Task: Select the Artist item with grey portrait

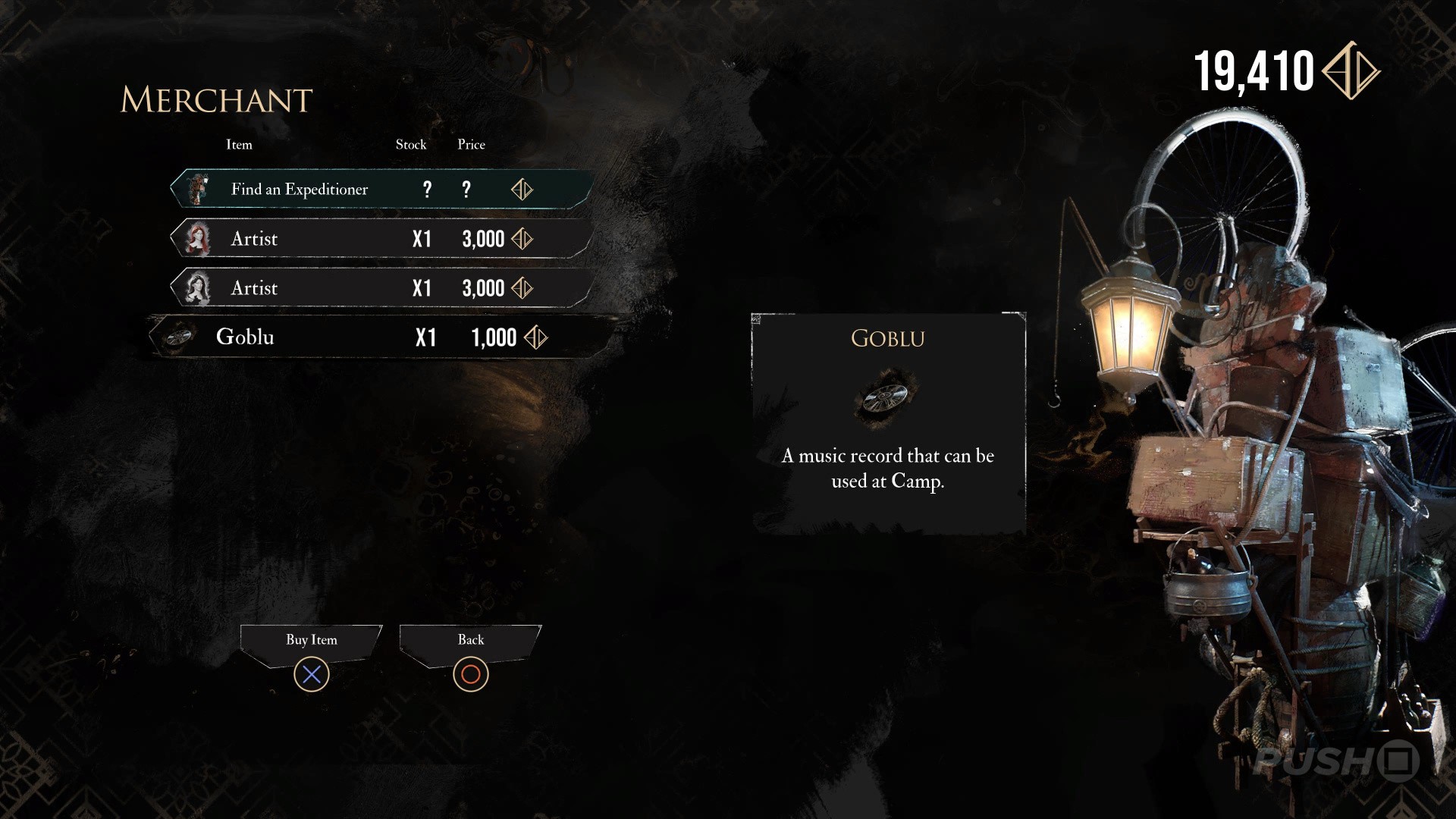Action: (379, 288)
